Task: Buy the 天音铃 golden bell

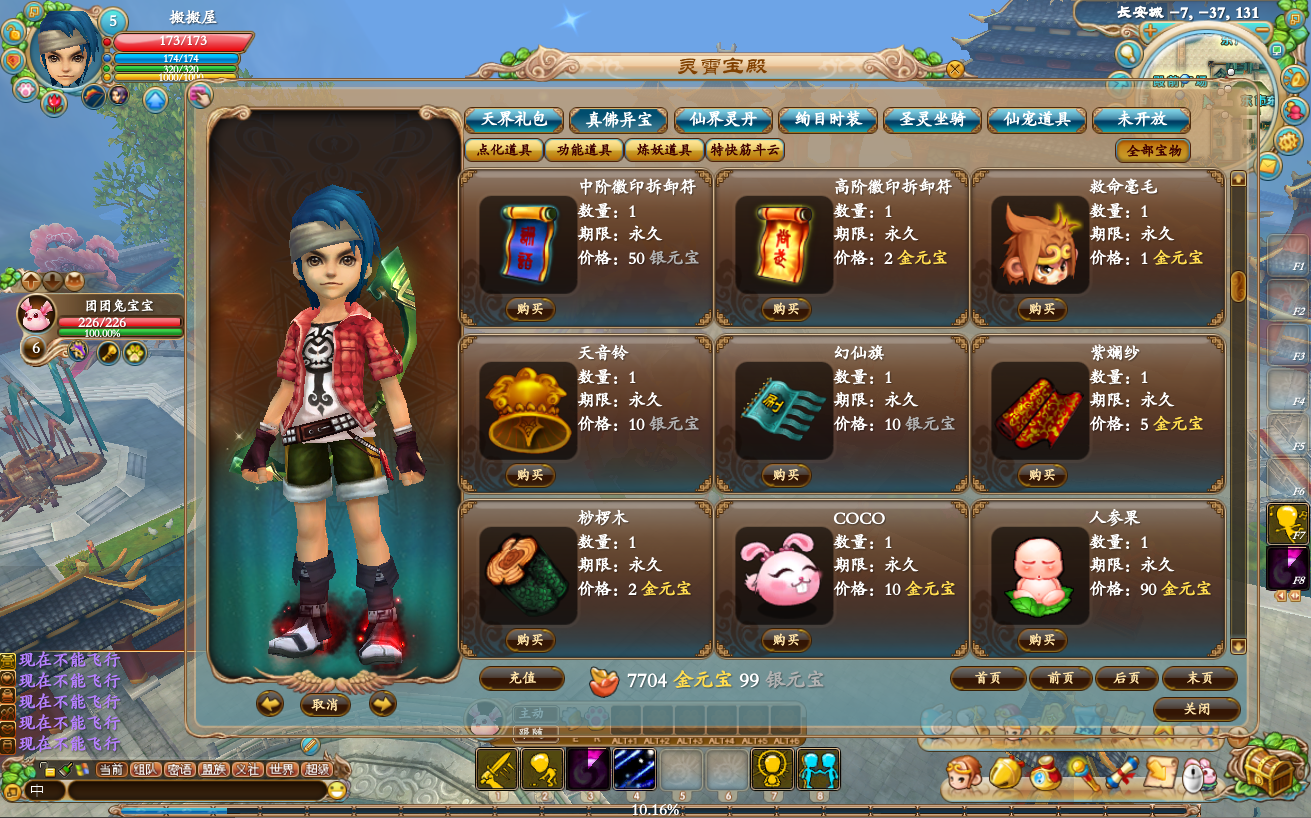Action: 530,475
